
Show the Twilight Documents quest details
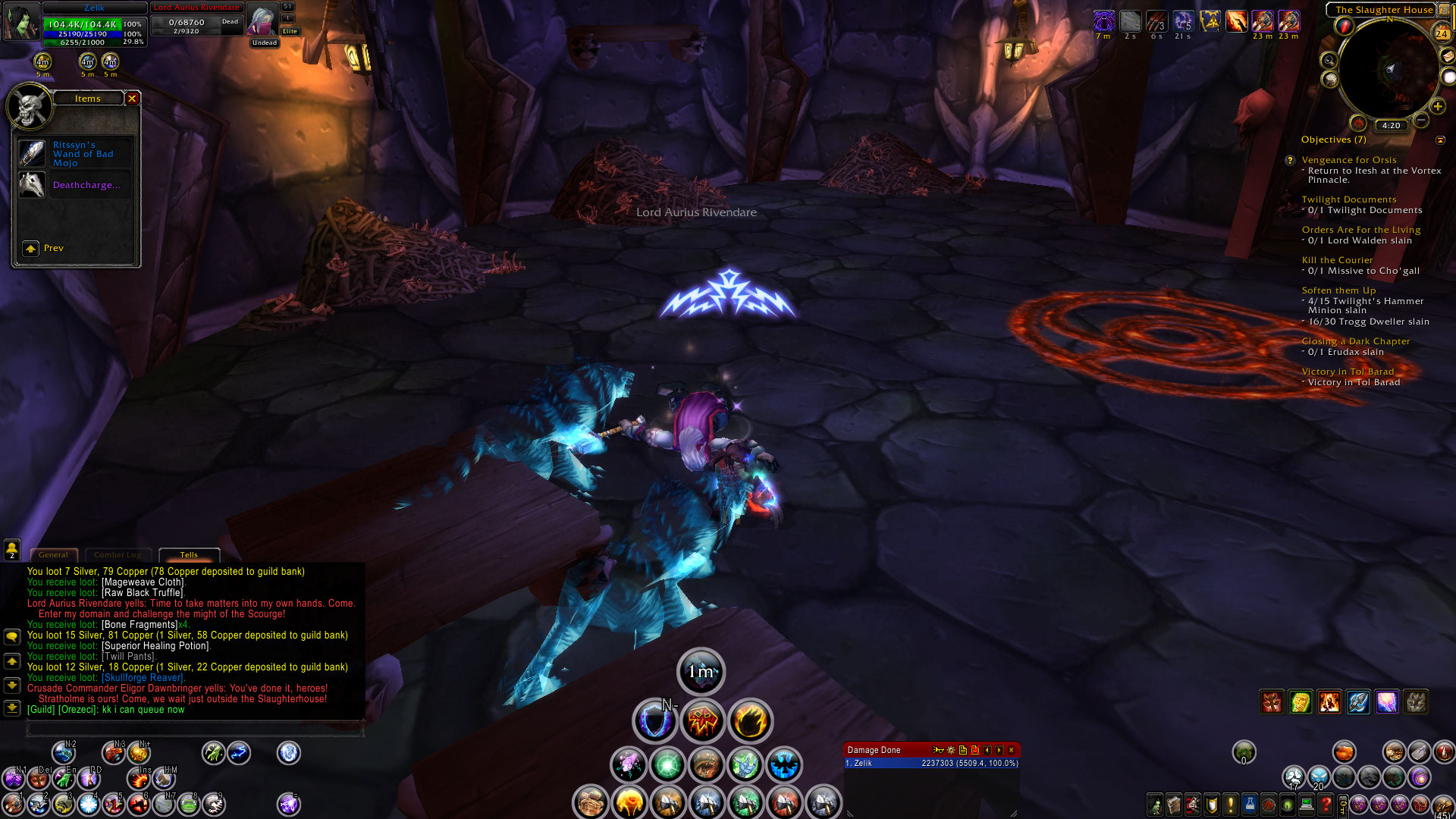[1348, 199]
